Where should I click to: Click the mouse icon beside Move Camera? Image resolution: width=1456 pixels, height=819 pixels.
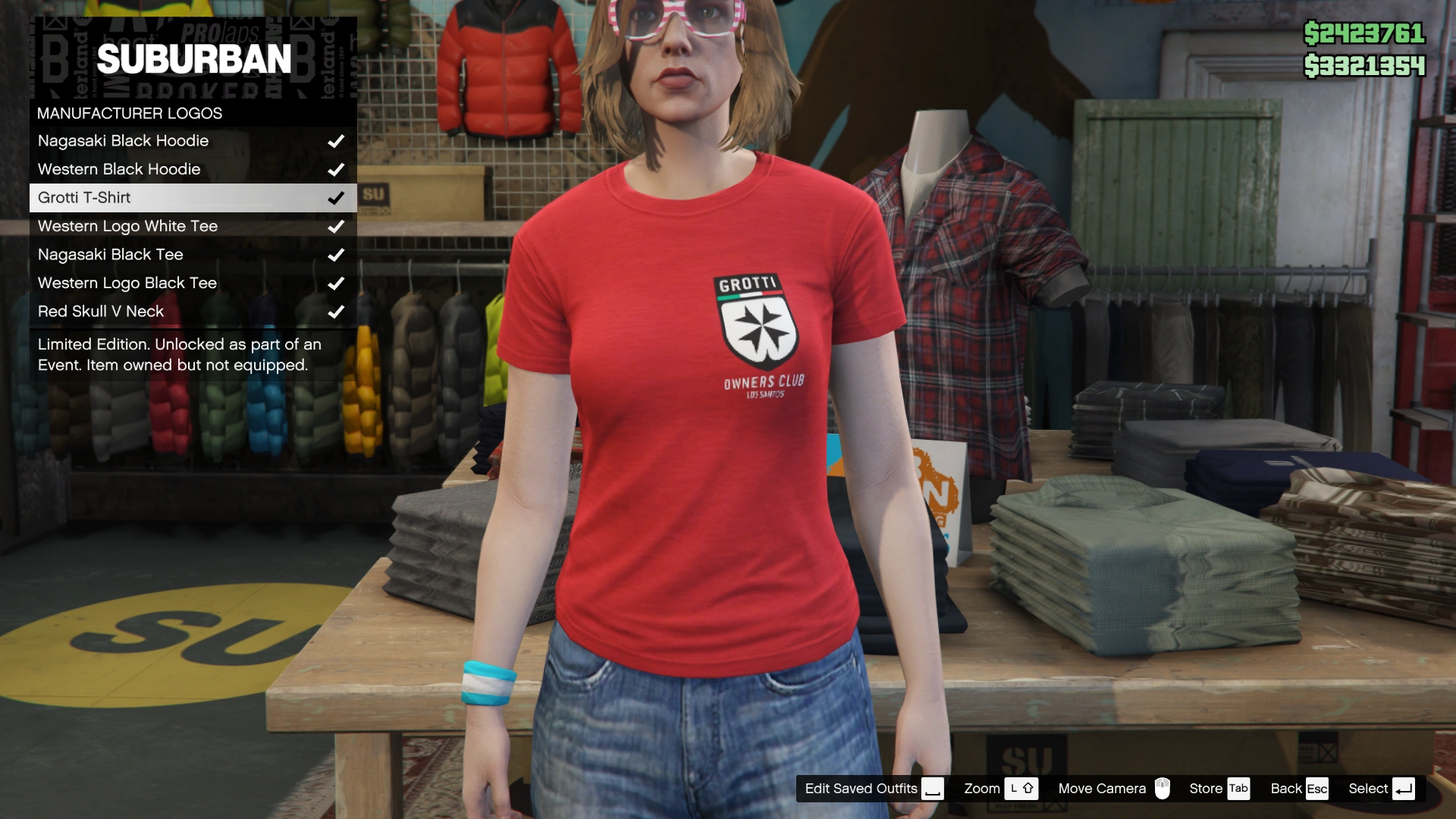1163,789
